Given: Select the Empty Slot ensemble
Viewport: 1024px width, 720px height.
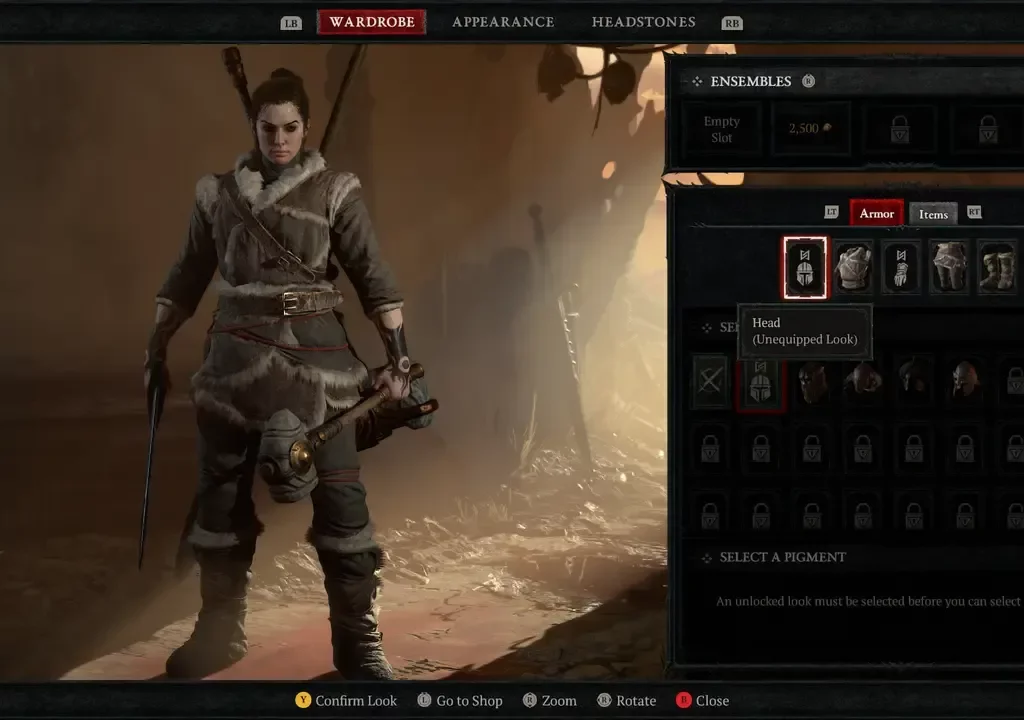Looking at the screenshot, I should click(x=721, y=129).
